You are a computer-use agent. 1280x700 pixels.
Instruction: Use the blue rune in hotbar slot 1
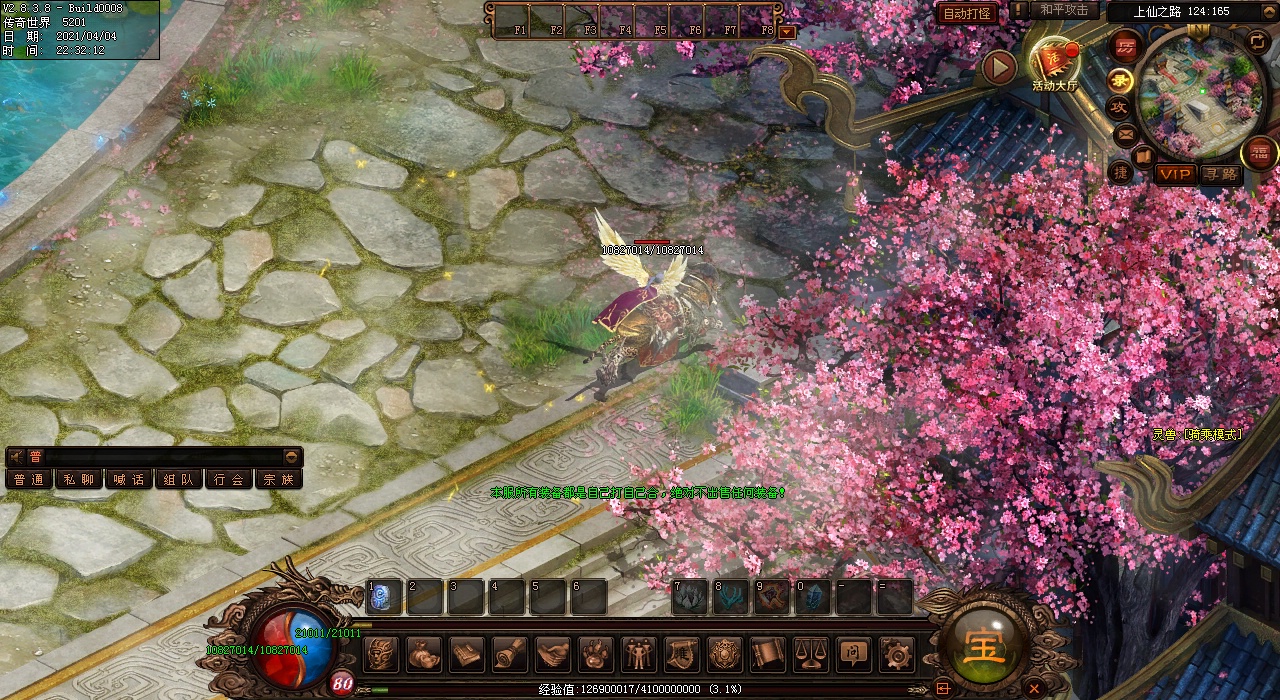(384, 597)
